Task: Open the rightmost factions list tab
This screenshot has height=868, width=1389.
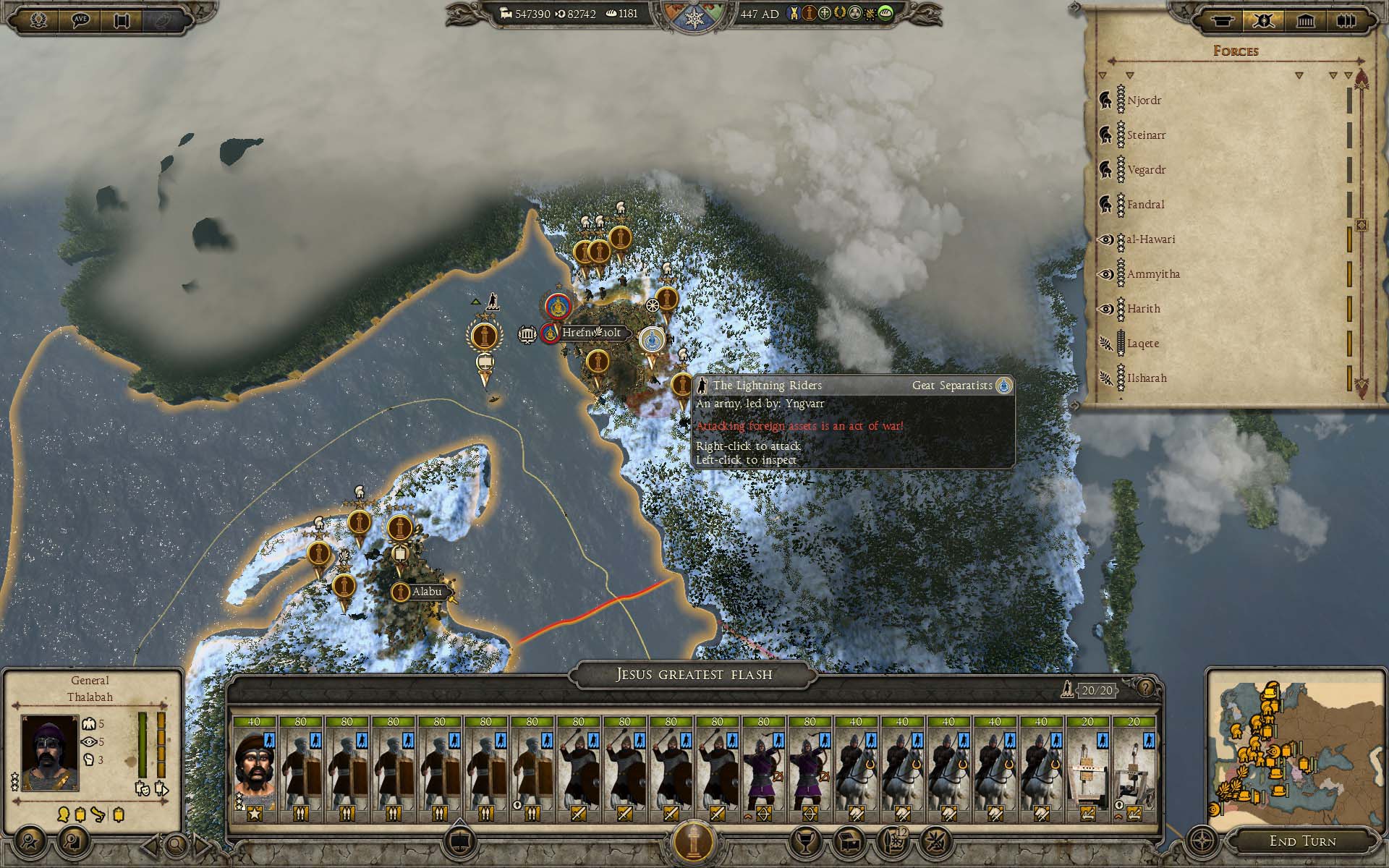Action: point(1346,20)
